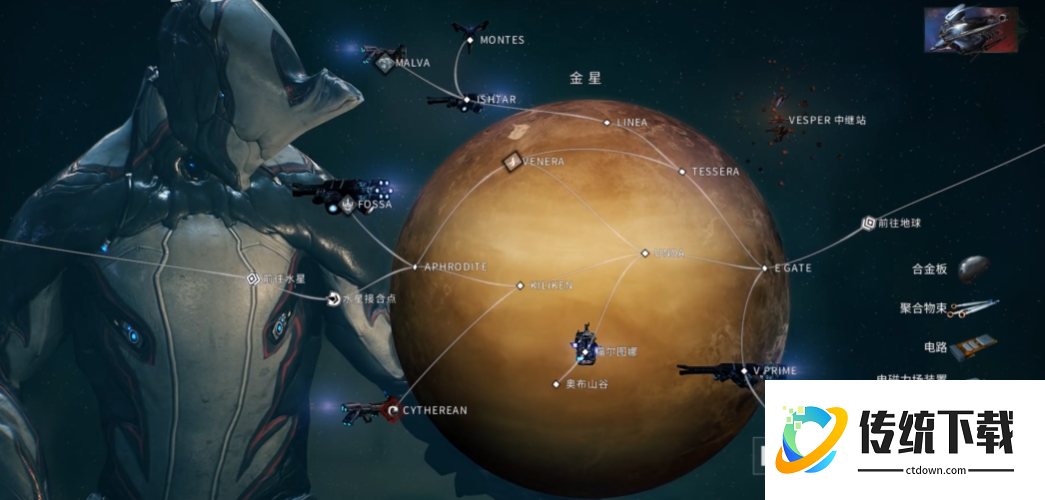The image size is (1045, 500).
Task: Open the FOSSA boss node
Action: [x=347, y=205]
